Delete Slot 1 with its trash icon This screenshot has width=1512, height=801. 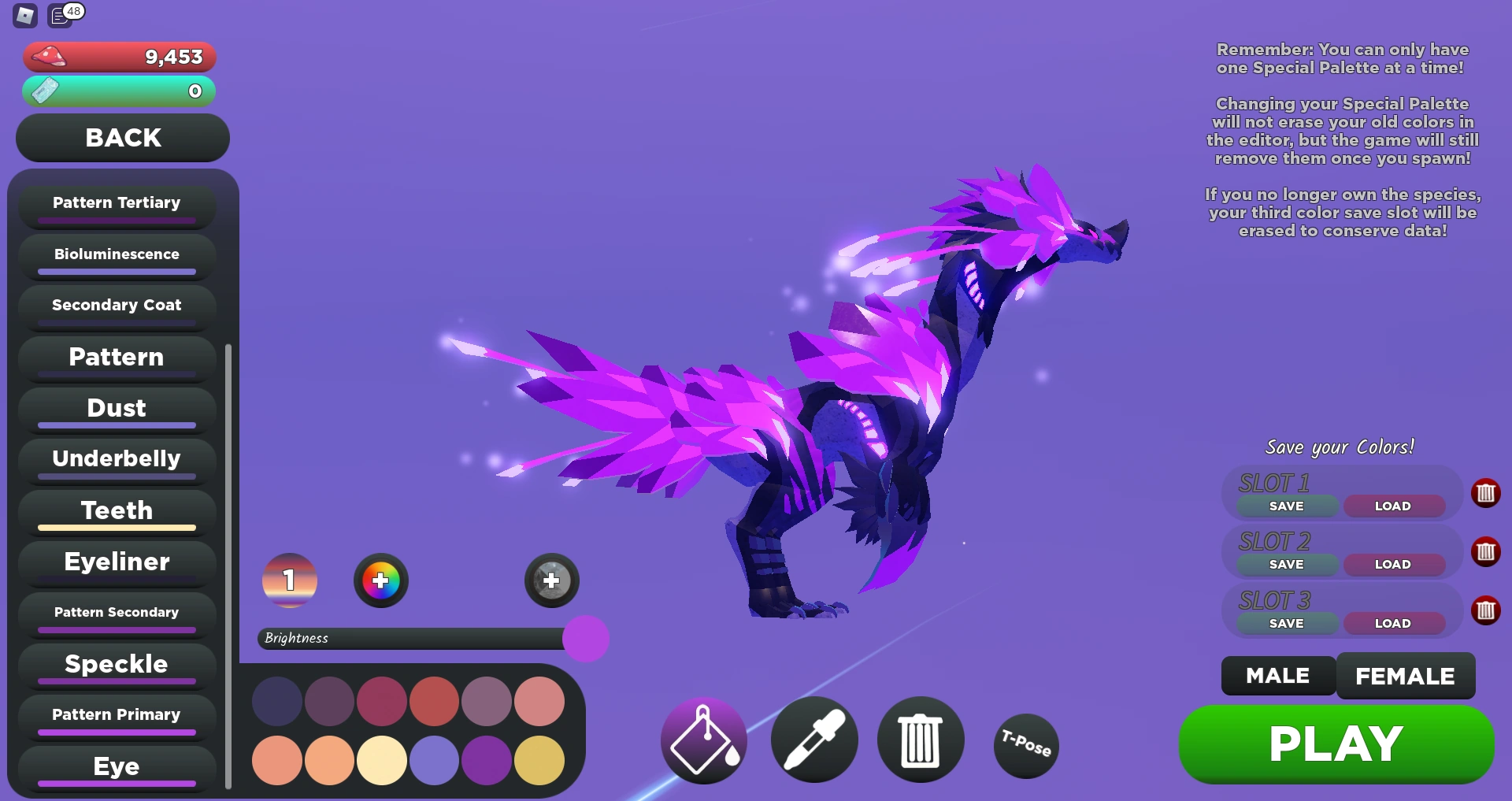pos(1487,494)
